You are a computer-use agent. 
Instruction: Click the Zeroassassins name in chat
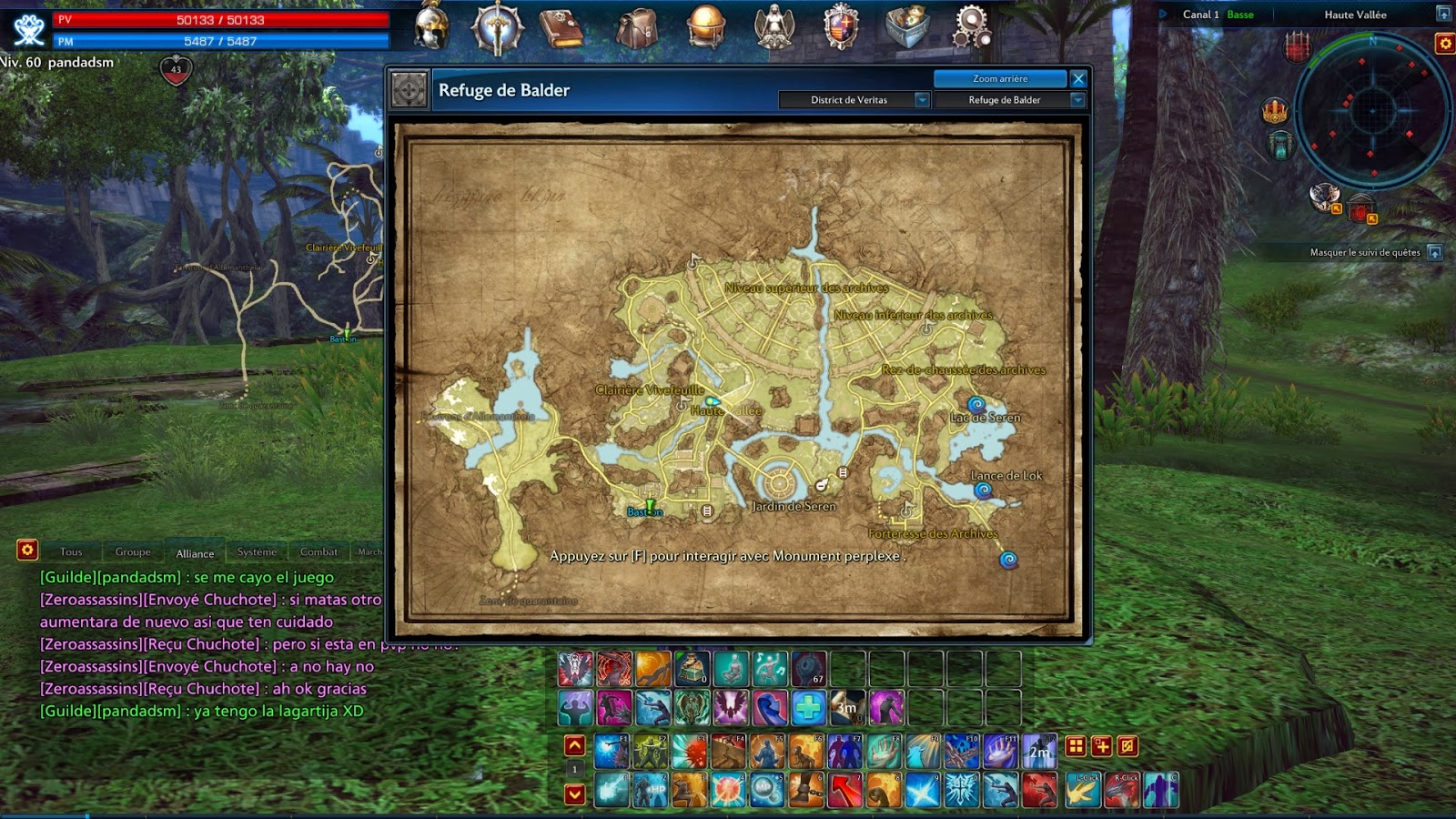point(89,598)
